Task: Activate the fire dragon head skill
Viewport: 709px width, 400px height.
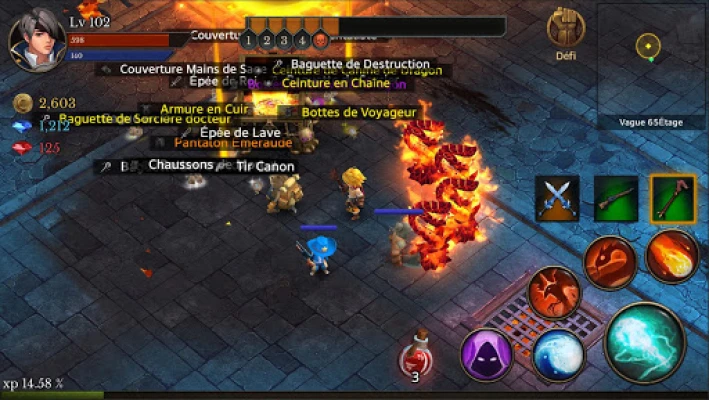Action: click(x=609, y=262)
